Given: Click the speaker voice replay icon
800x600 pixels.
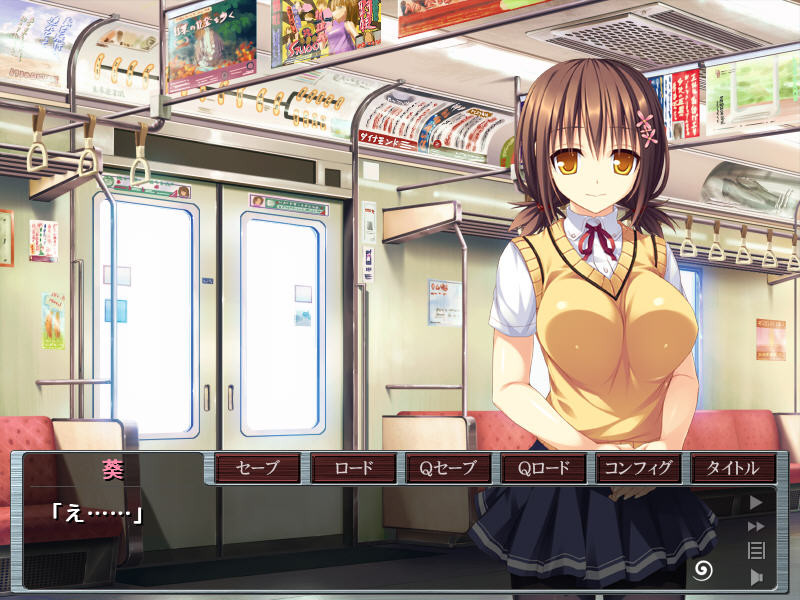Looking at the screenshot, I should pyautogui.click(x=756, y=576).
